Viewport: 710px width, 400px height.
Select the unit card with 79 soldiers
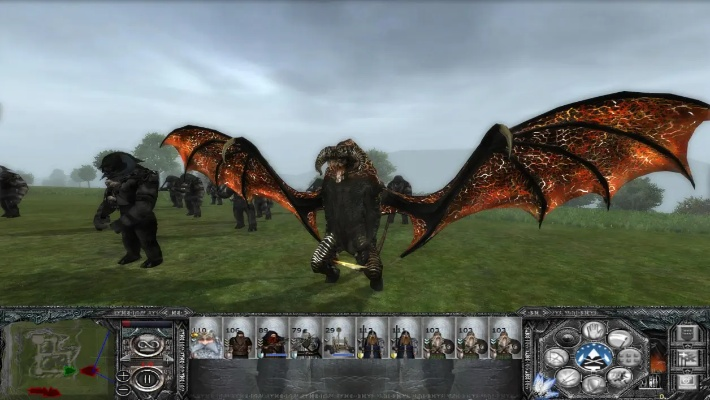tap(305, 340)
